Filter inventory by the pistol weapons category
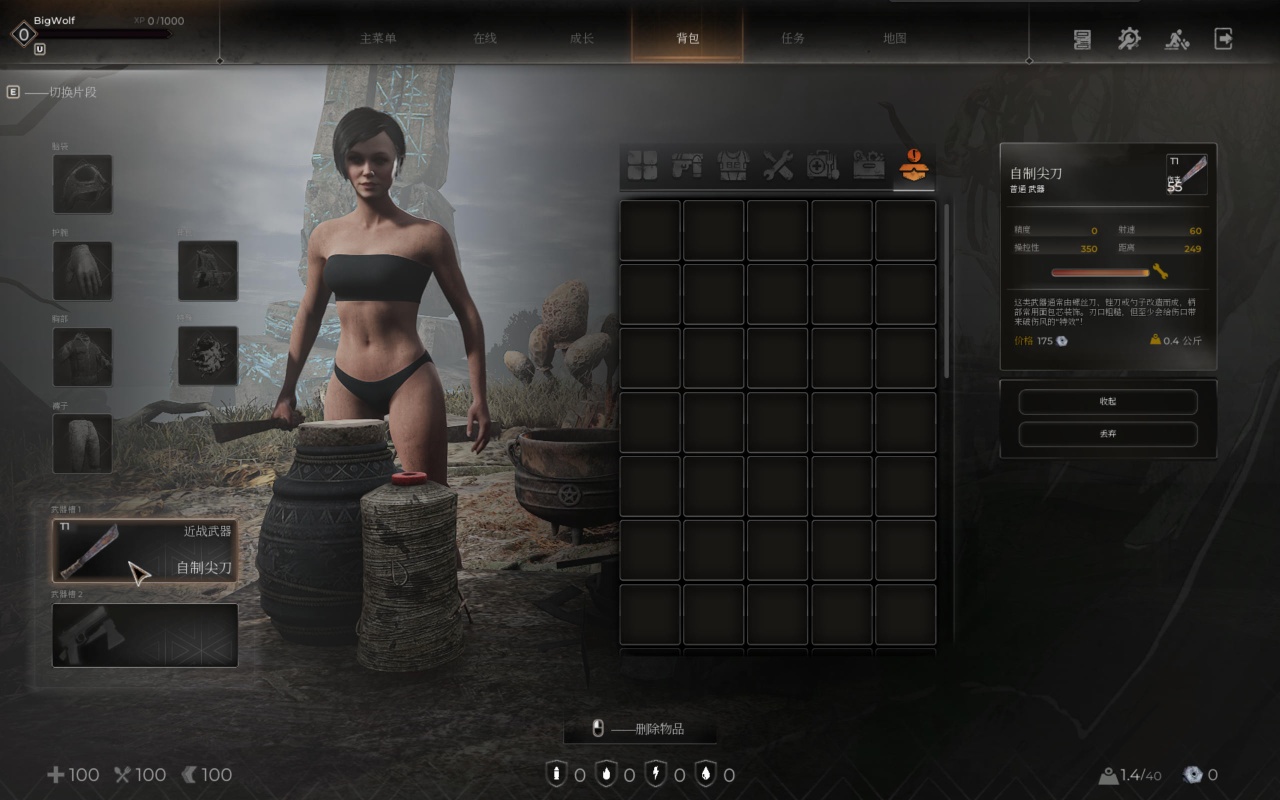 [685, 166]
